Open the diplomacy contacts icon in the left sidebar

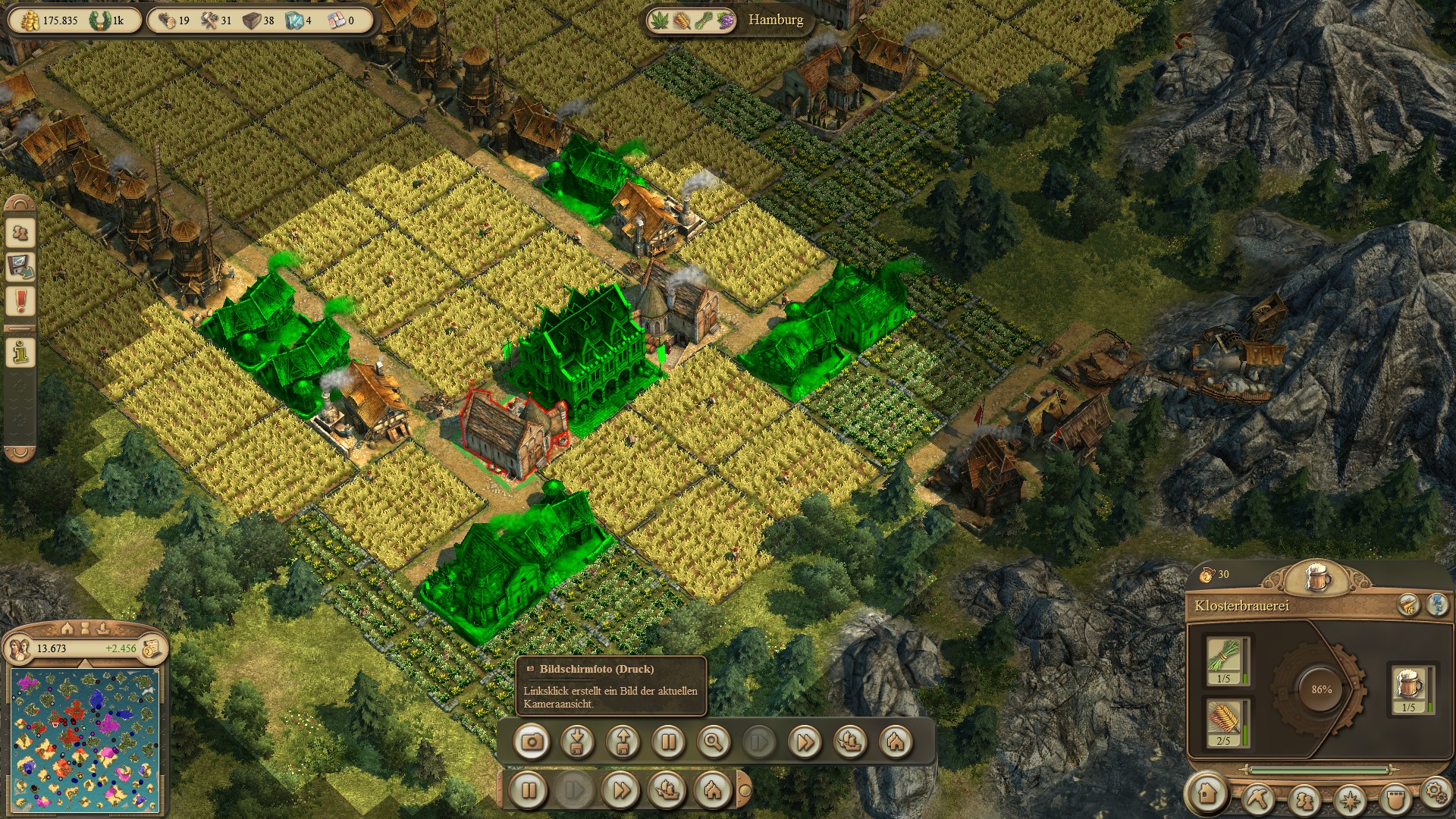click(19, 232)
